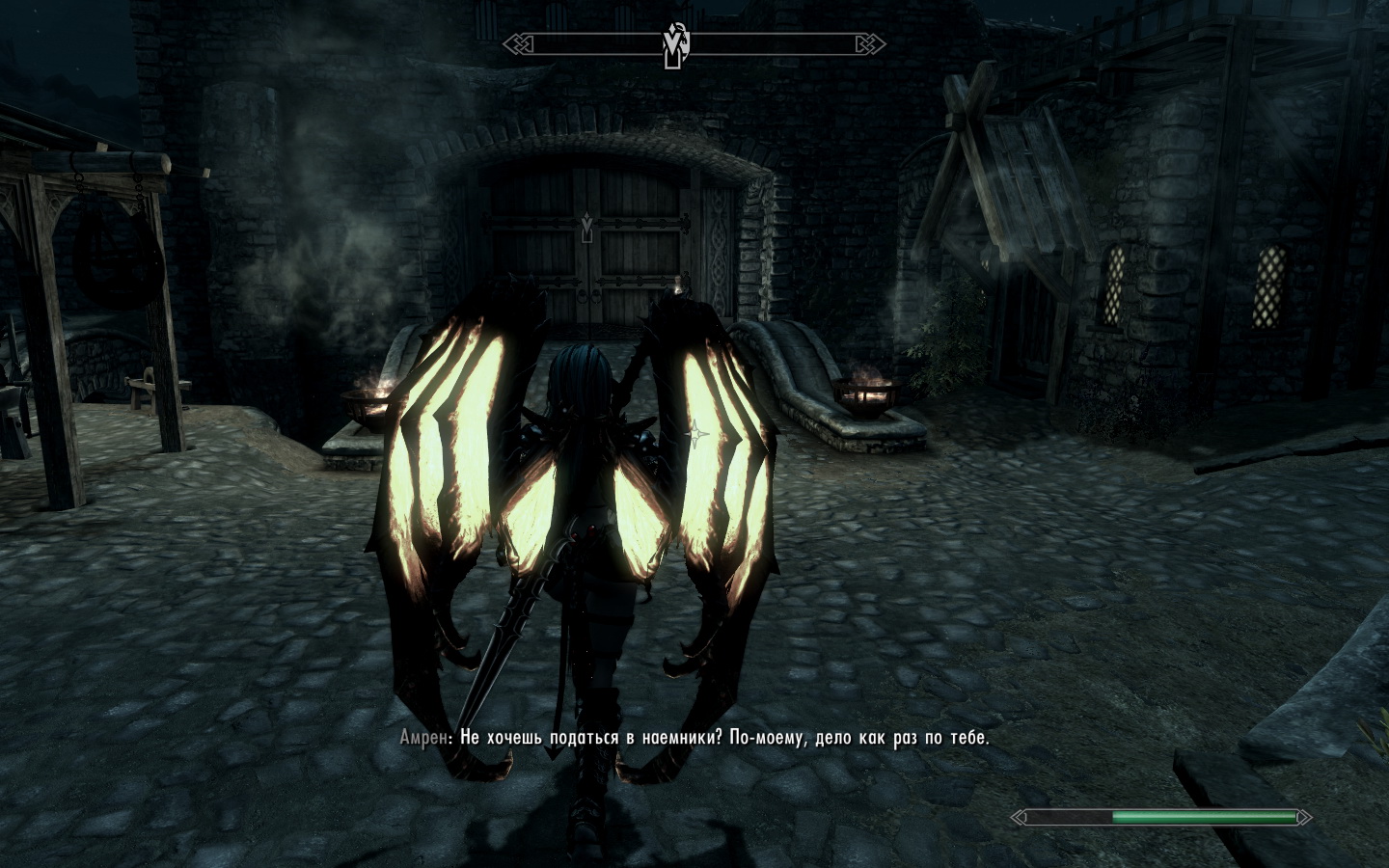
Task: Click the location marker on the compass bar
Action: 673,45
